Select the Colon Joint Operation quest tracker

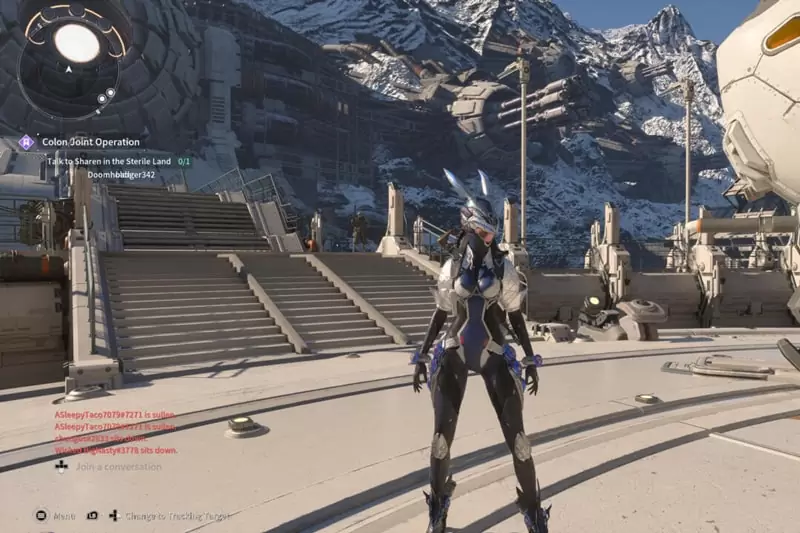pyautogui.click(x=91, y=142)
